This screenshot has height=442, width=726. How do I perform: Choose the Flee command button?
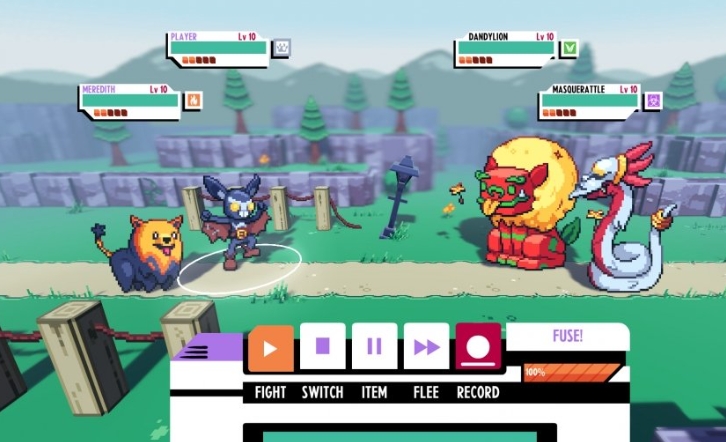426,348
